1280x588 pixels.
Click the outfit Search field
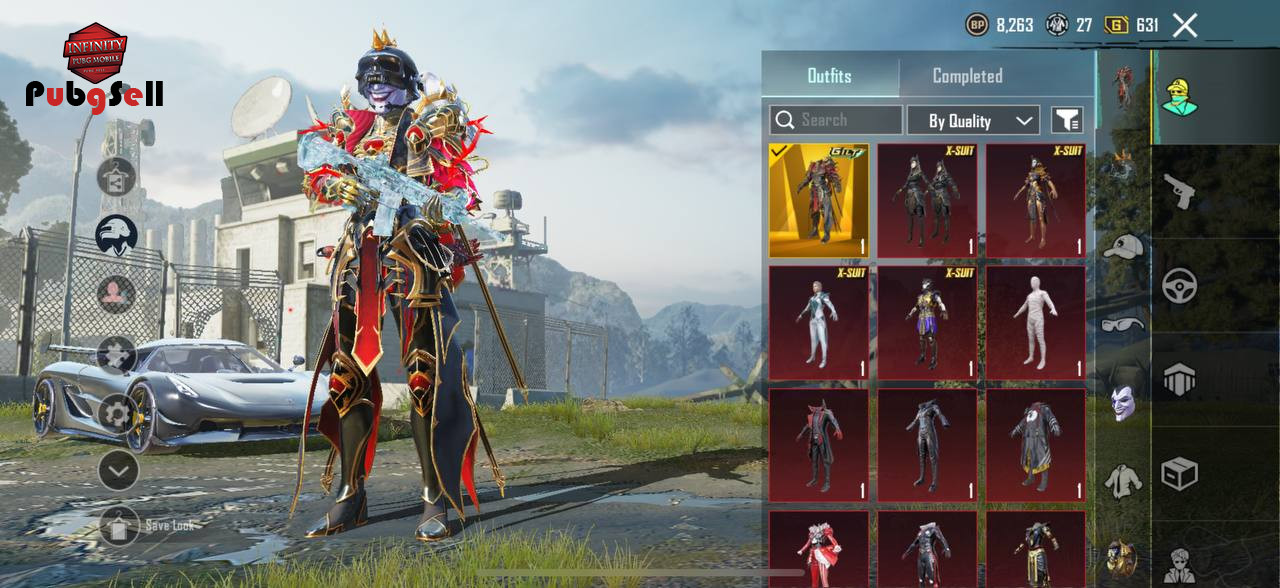836,120
